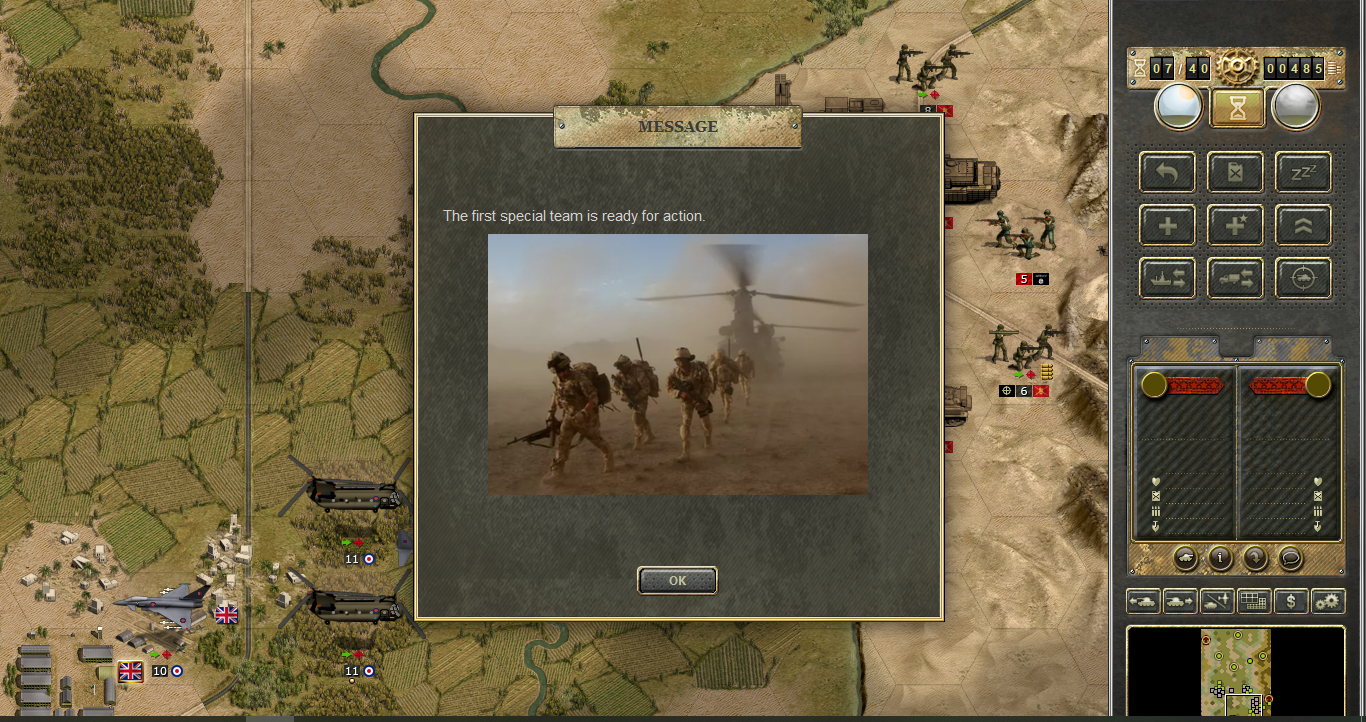Toggle truck transport mount button
Screen dimensions: 1366x722
pos(1235,278)
